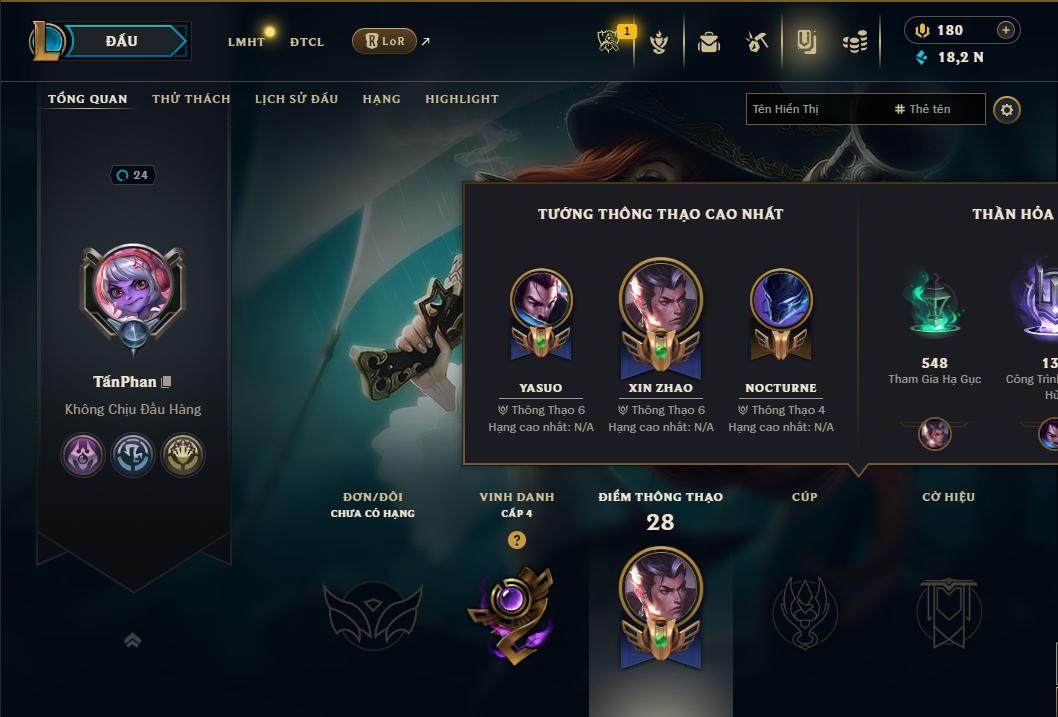Open the backpack collection icon

tap(709, 42)
